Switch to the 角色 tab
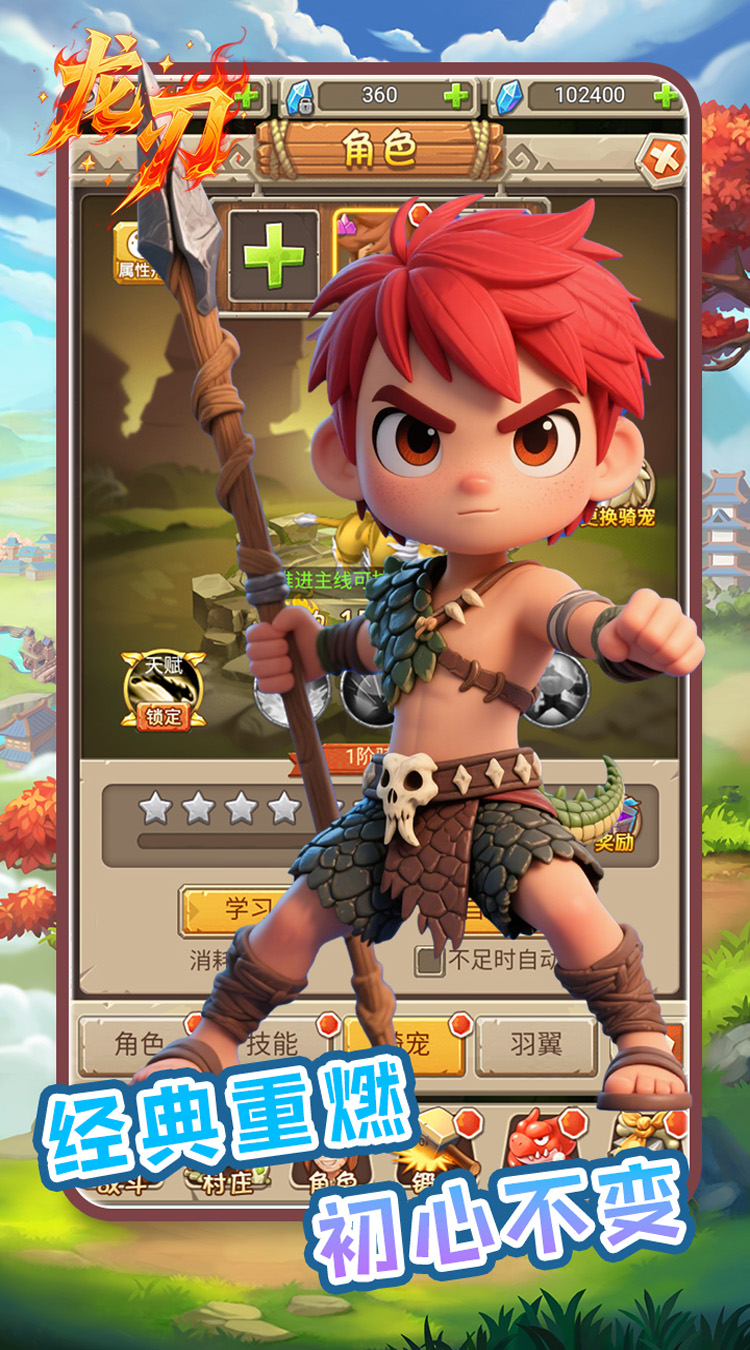 tap(138, 1045)
